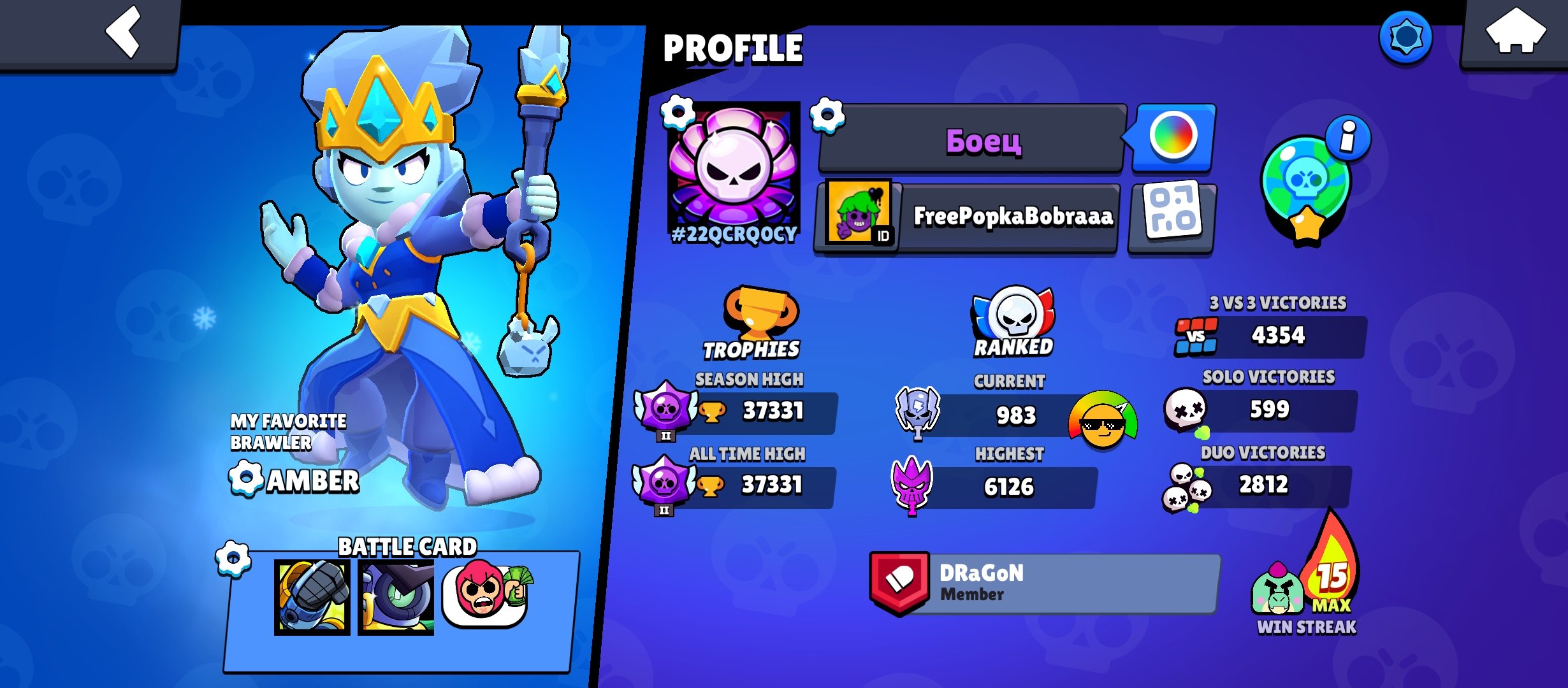Go back using the arrow button

[123, 32]
